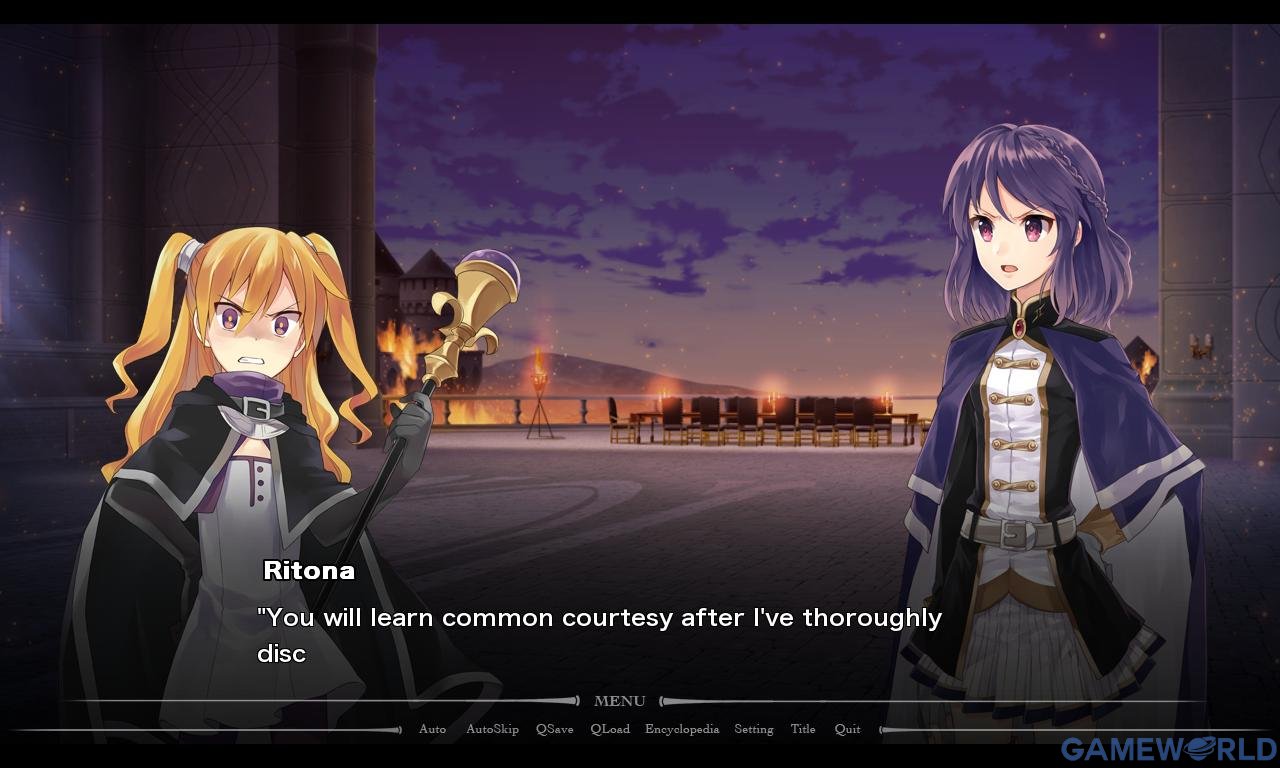Open the MENU bar label
The height and width of the screenshot is (768, 1280).
click(x=619, y=701)
